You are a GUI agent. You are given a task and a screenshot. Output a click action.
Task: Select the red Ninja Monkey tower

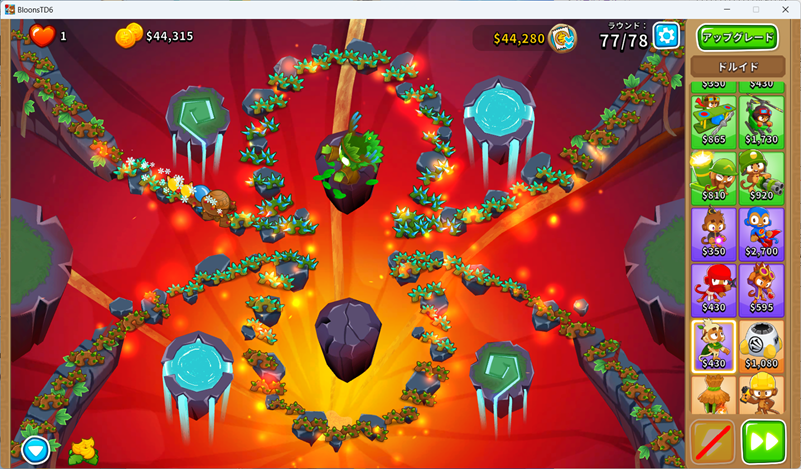[x=713, y=289]
